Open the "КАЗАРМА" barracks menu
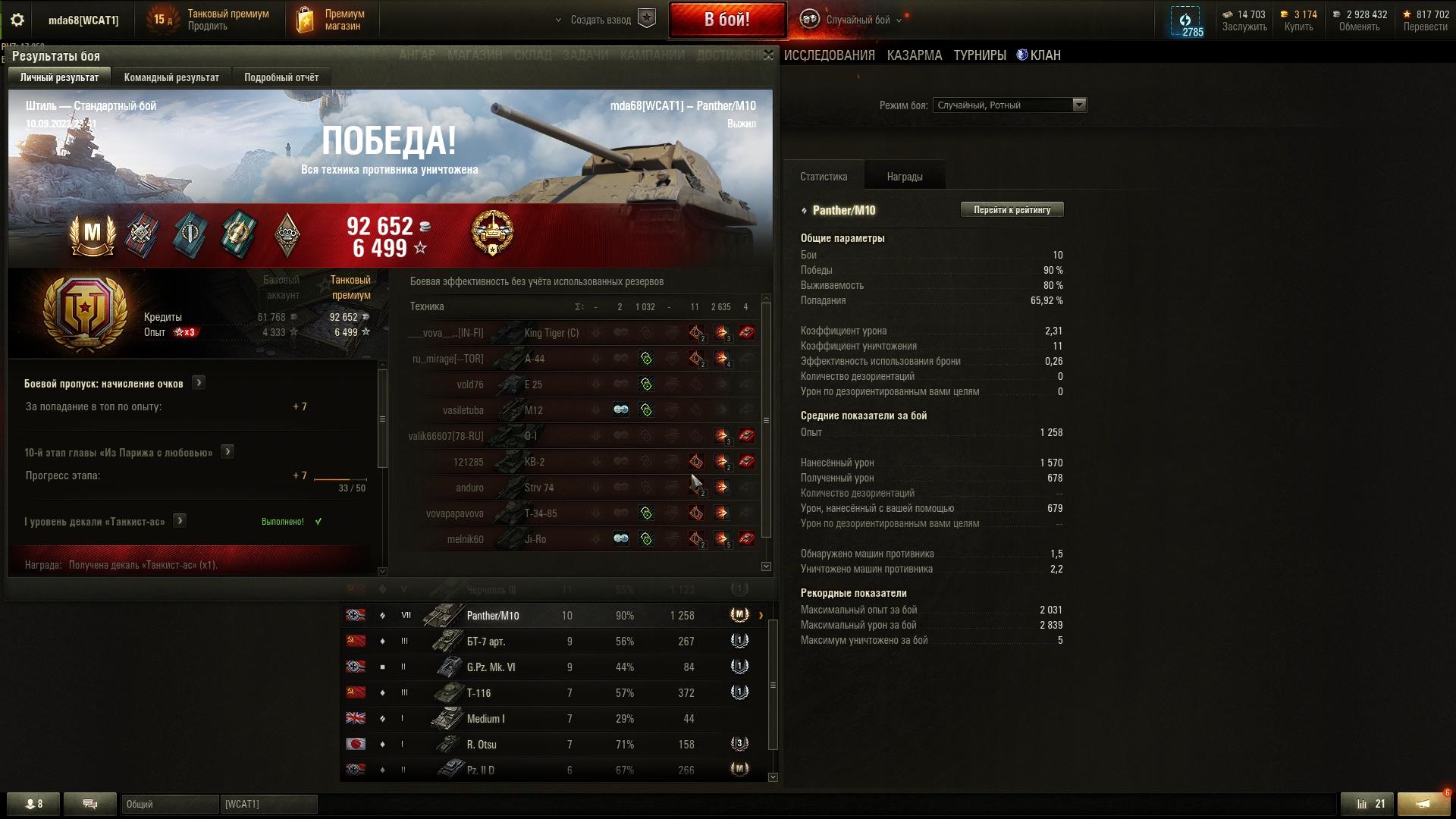The image size is (1456, 819). point(915,55)
